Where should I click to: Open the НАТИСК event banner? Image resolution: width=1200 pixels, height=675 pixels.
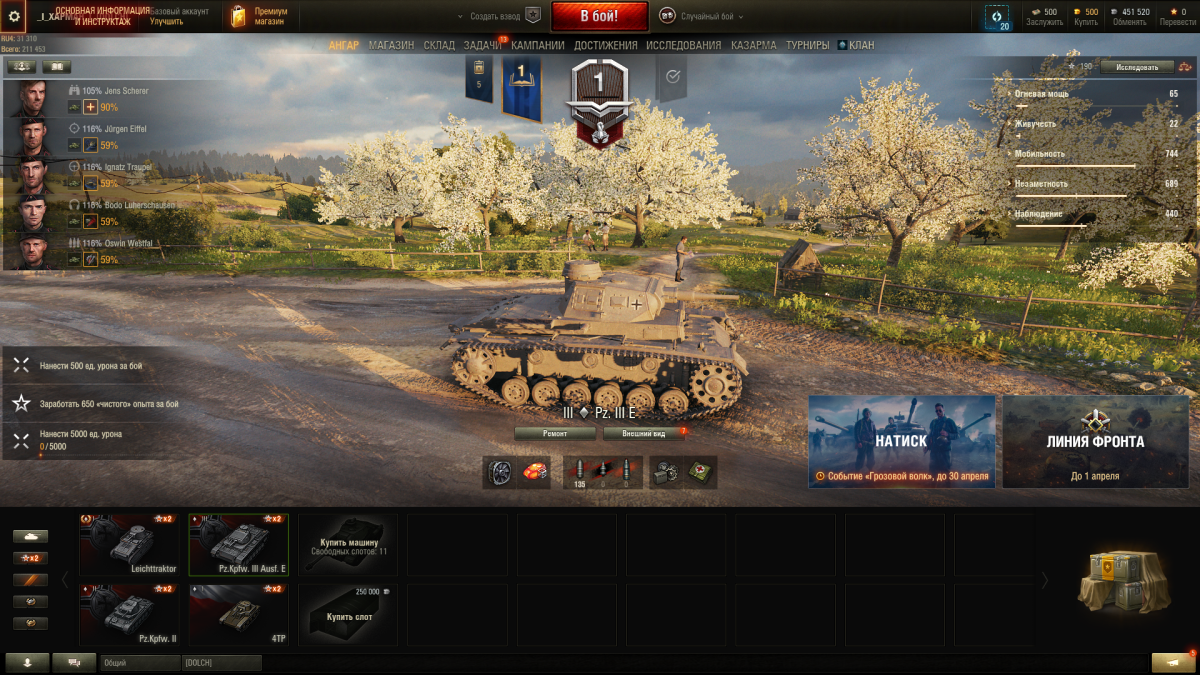901,441
